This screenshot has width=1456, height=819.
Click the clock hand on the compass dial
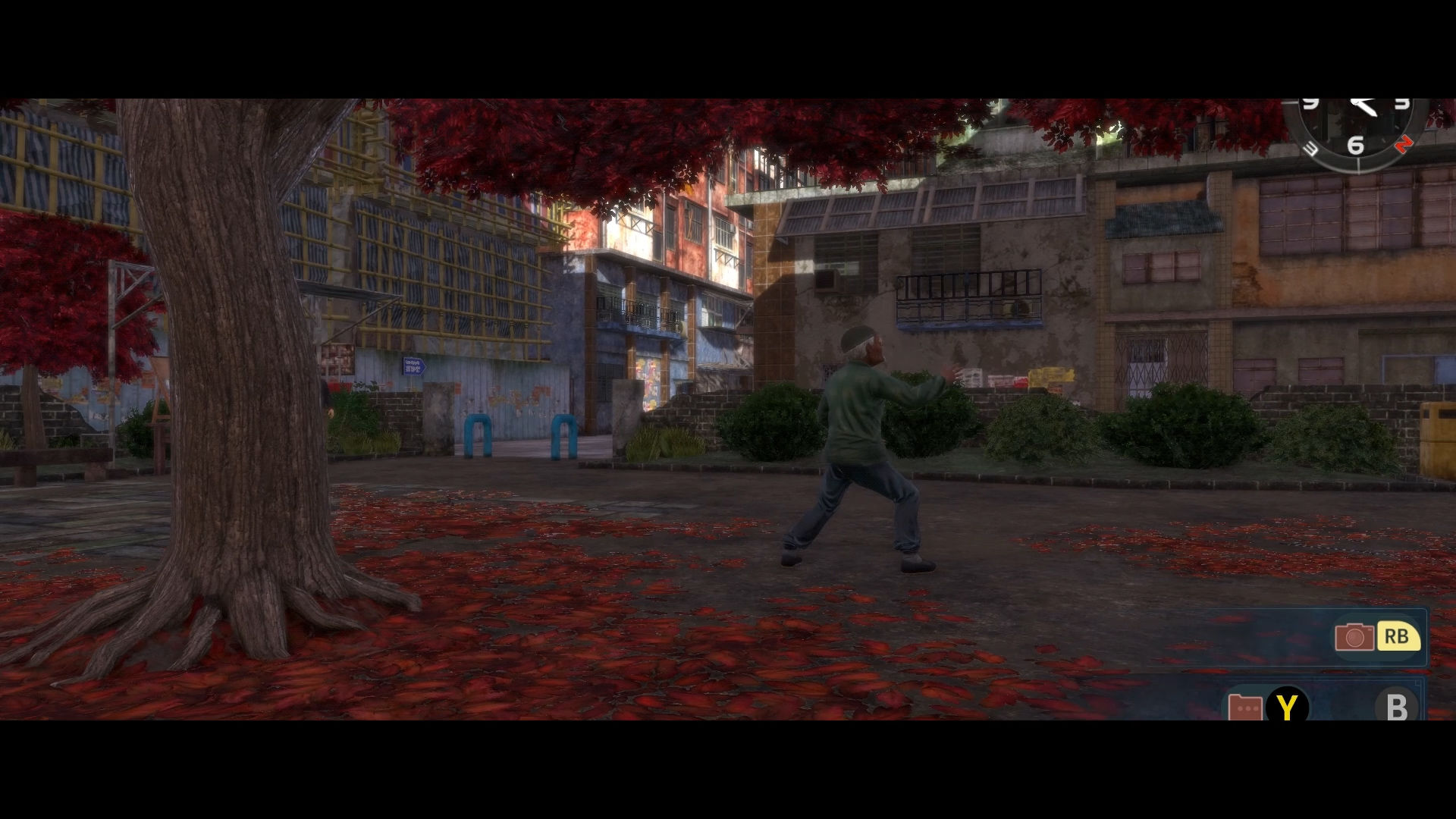[1363, 108]
